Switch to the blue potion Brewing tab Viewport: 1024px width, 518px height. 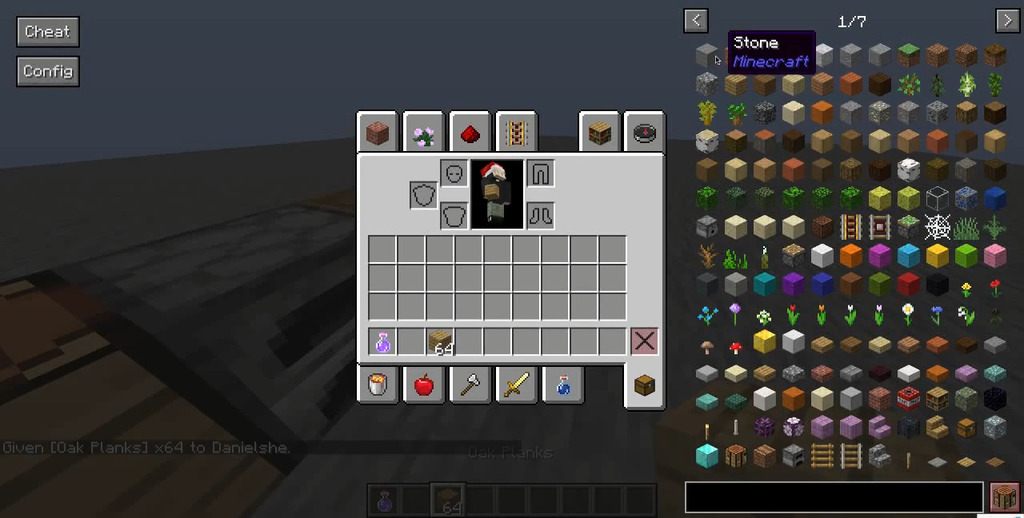point(562,385)
